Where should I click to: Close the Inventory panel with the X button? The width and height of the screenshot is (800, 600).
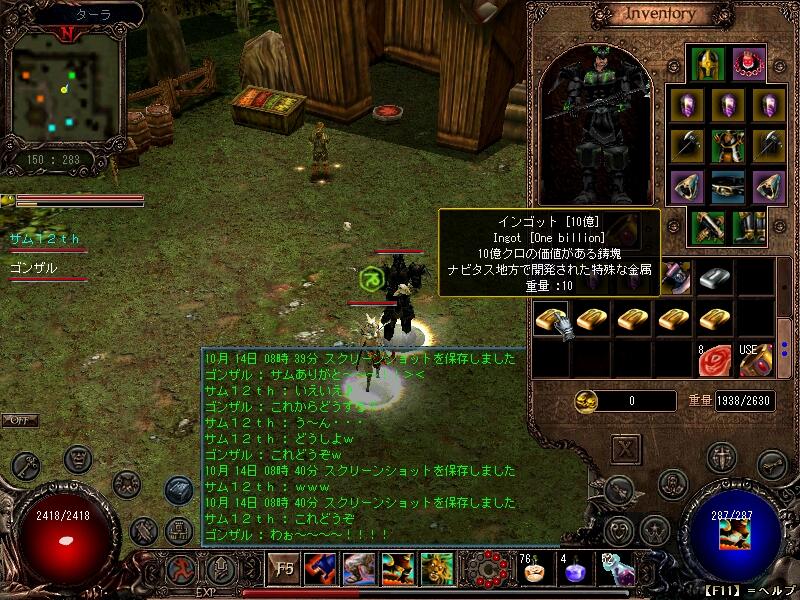pos(626,449)
